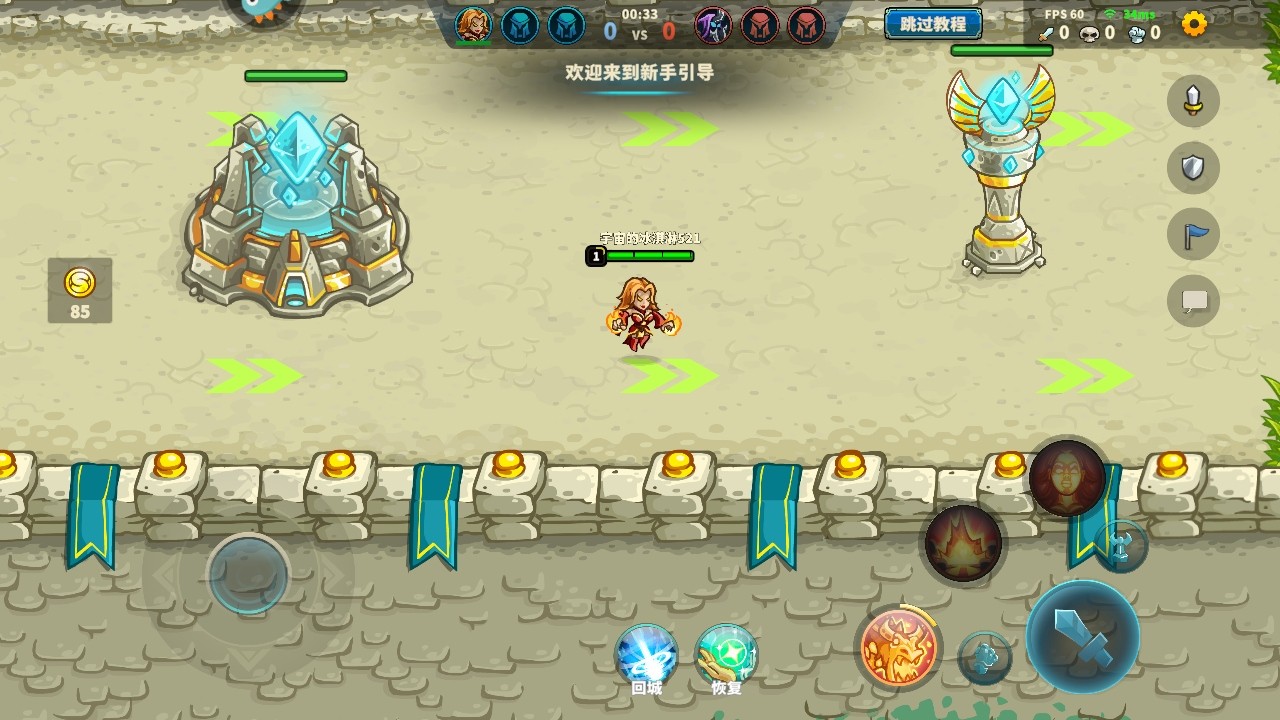Select the red-haired hero portrait in scoreboard
This screenshot has height=720, width=1280.
pos(473,26)
